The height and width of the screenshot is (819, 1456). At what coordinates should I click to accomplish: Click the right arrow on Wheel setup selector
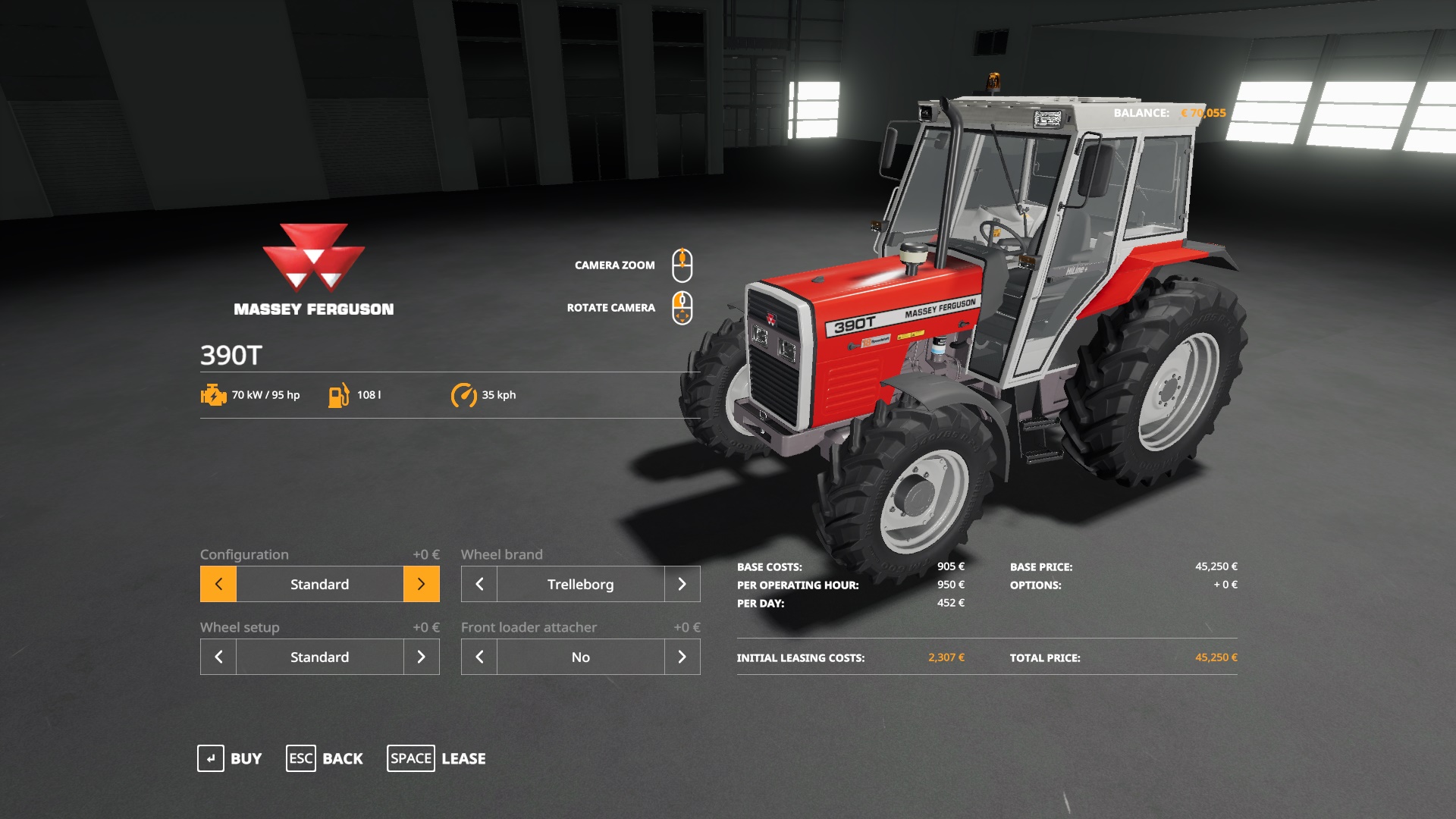click(x=421, y=657)
